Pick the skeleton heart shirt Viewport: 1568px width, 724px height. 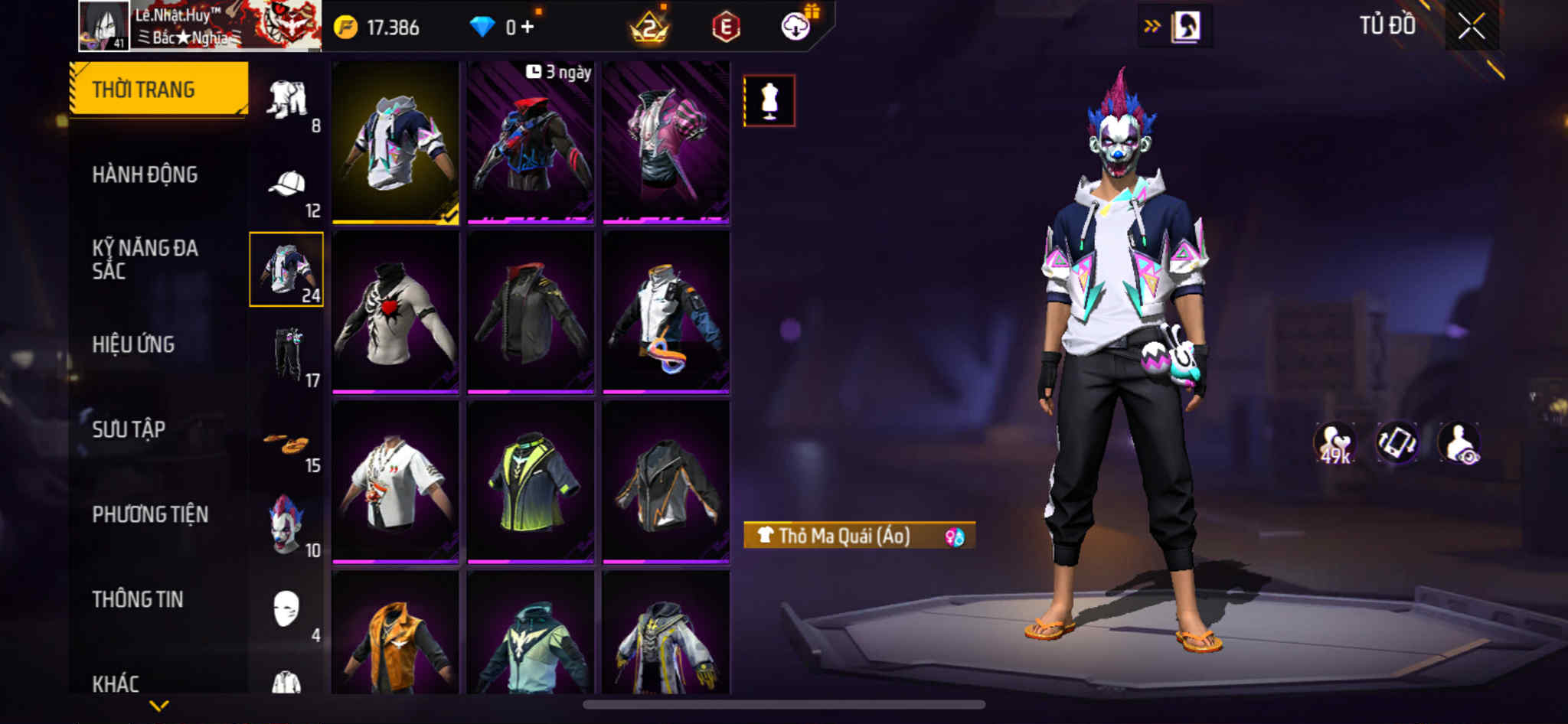point(395,312)
